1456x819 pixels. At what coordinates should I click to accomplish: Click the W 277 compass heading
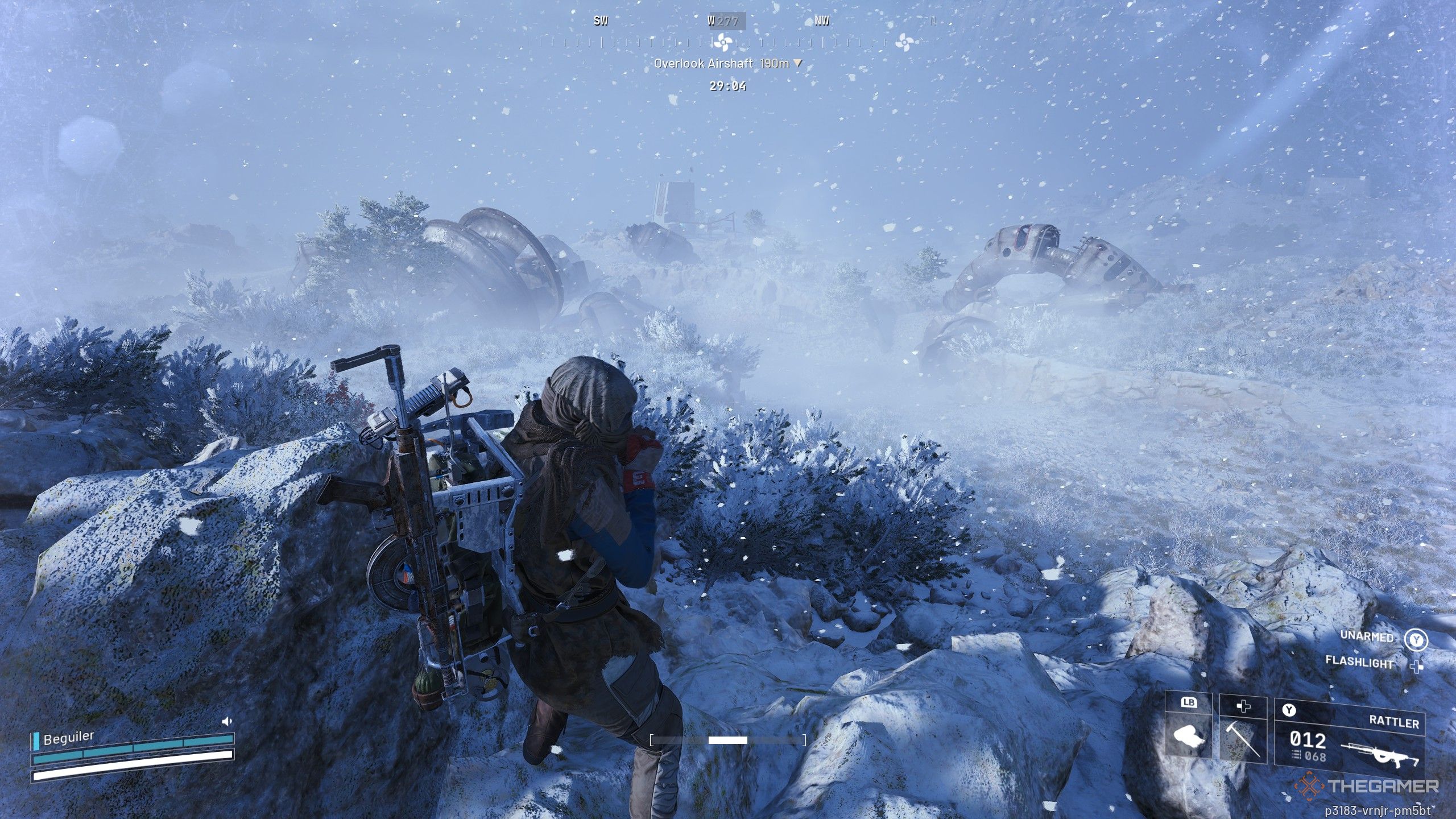coord(723,22)
